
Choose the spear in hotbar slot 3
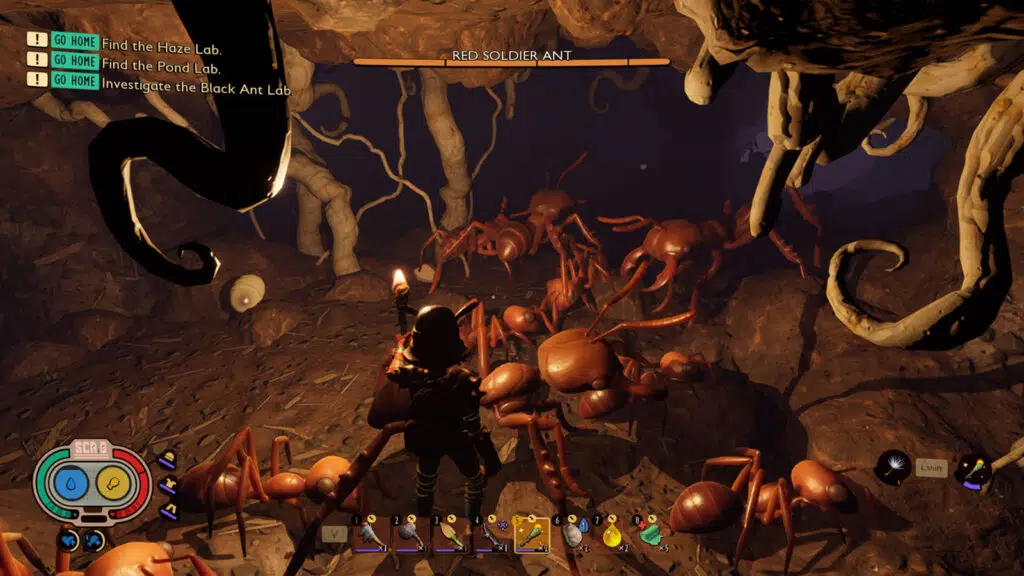coord(450,533)
